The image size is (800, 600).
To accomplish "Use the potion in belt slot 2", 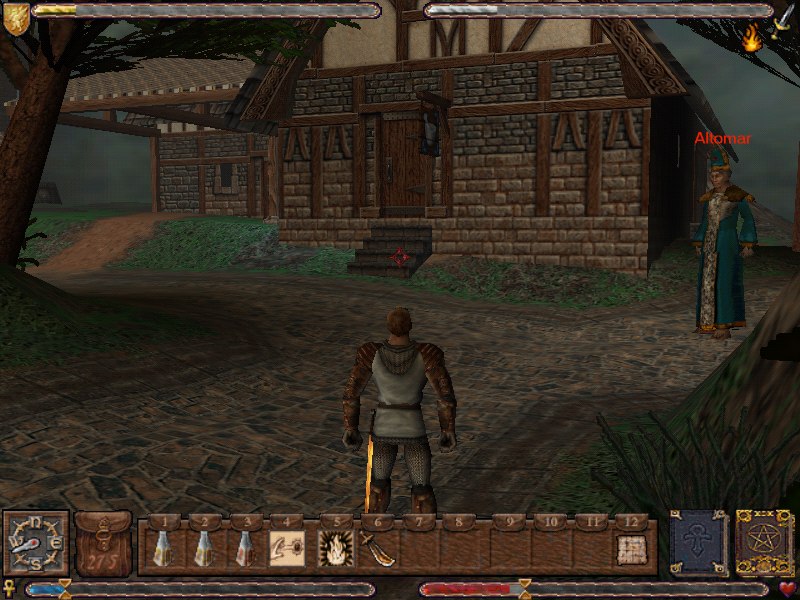I will 204,548.
